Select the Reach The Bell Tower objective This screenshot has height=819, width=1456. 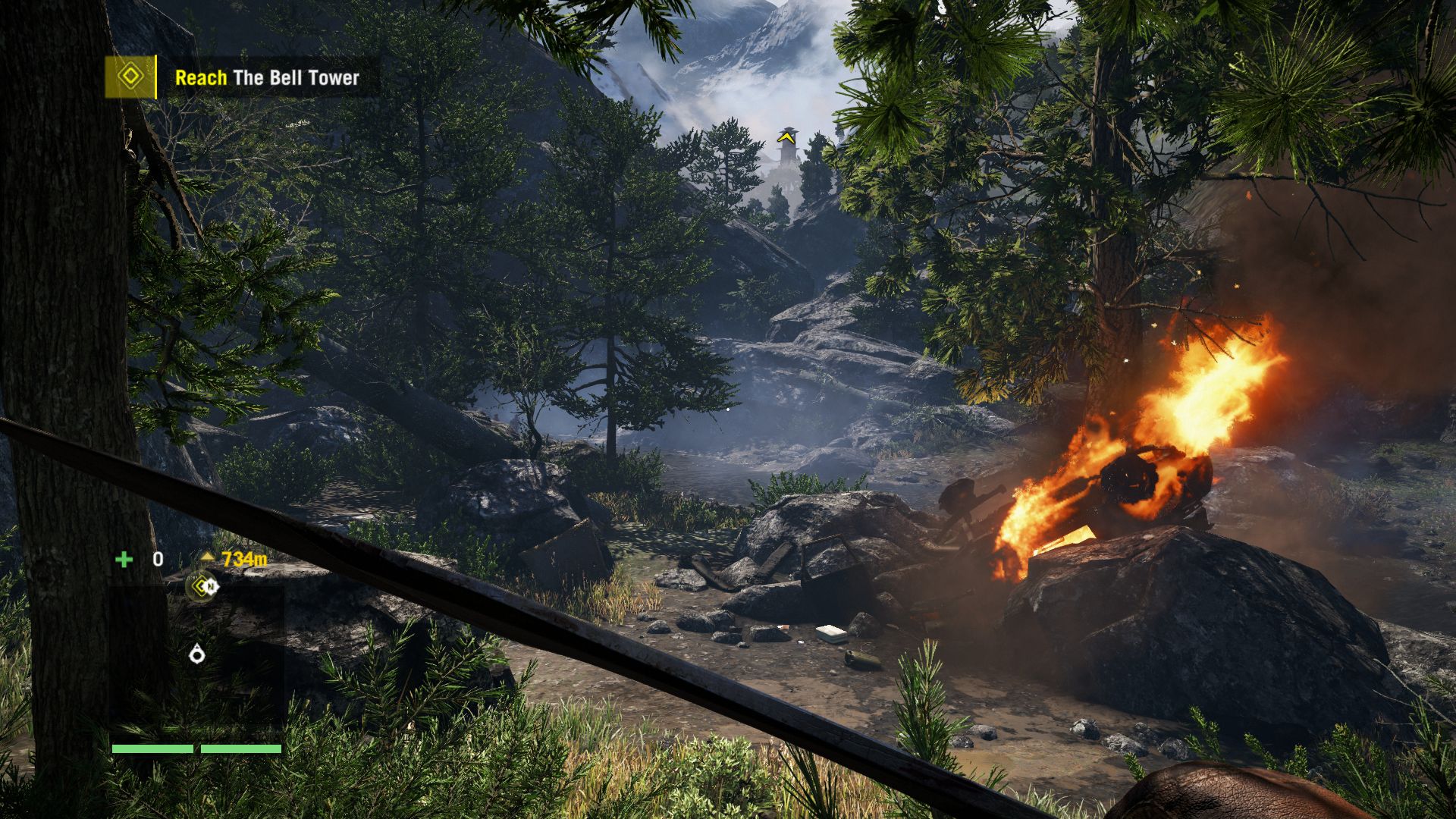(267, 77)
